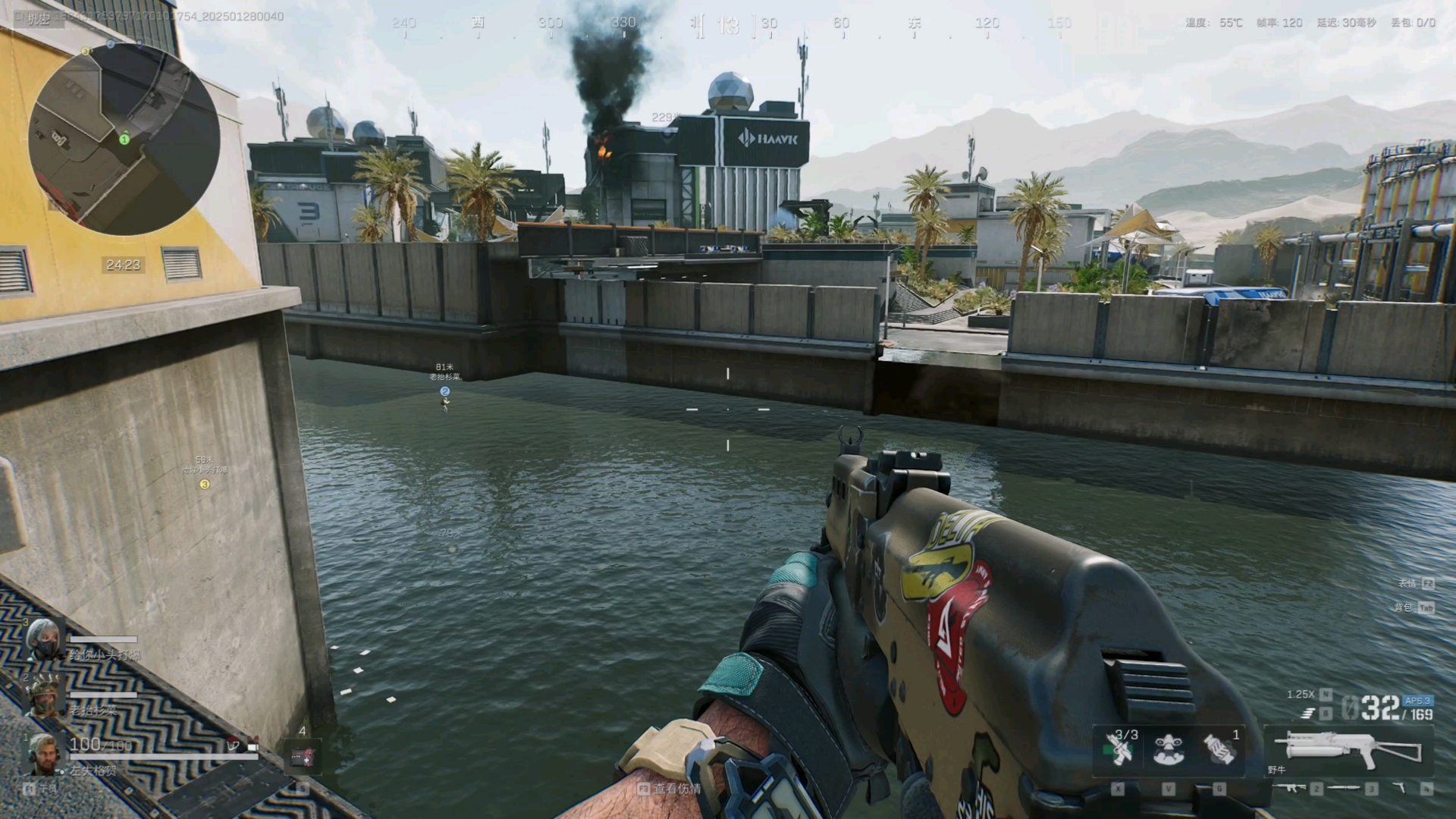This screenshot has height=819, width=1456.
Task: Open the backpack (背包) label
Action: (1404, 607)
